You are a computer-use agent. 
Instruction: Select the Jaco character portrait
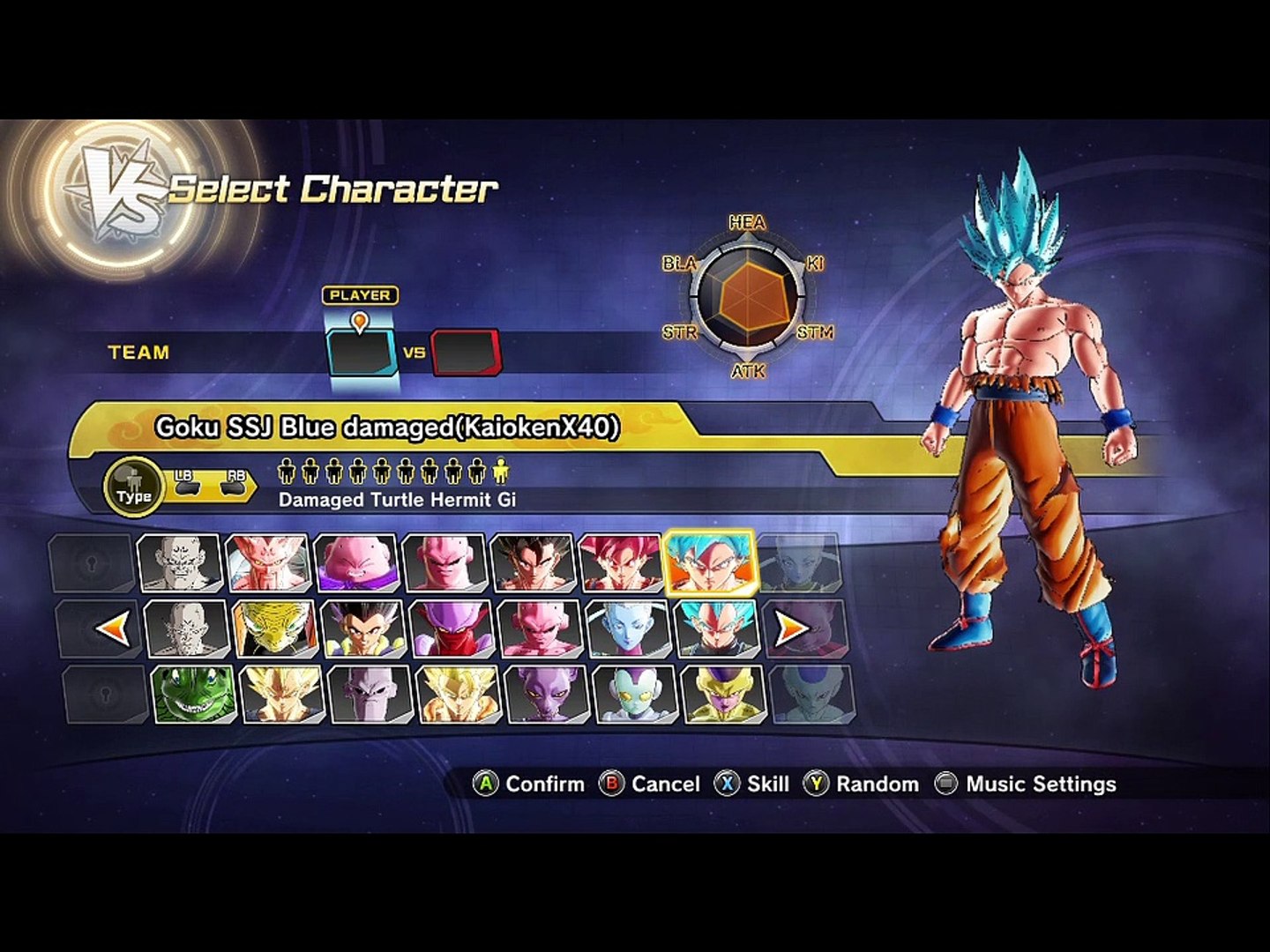click(634, 695)
